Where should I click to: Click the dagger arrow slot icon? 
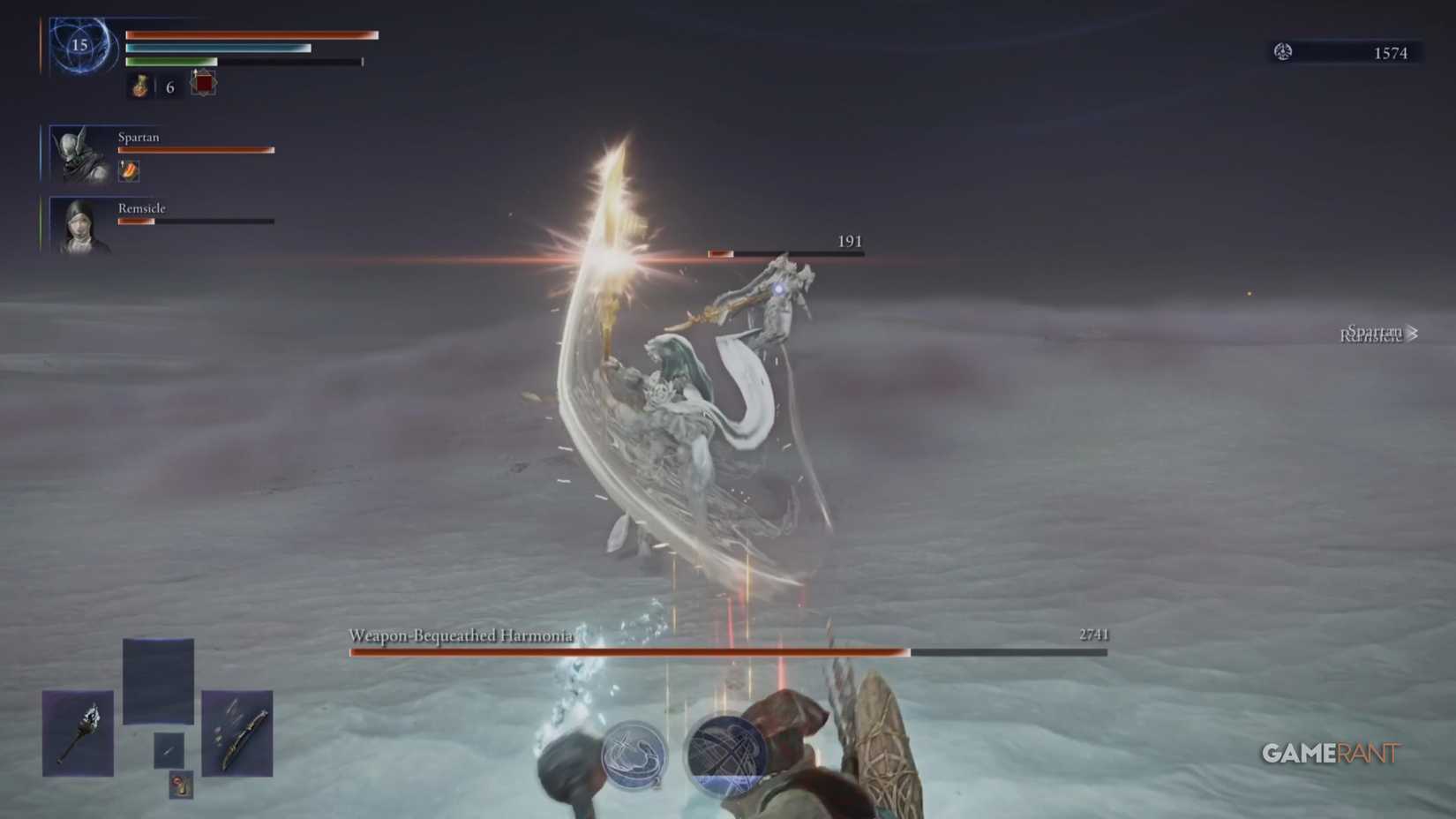click(x=169, y=751)
